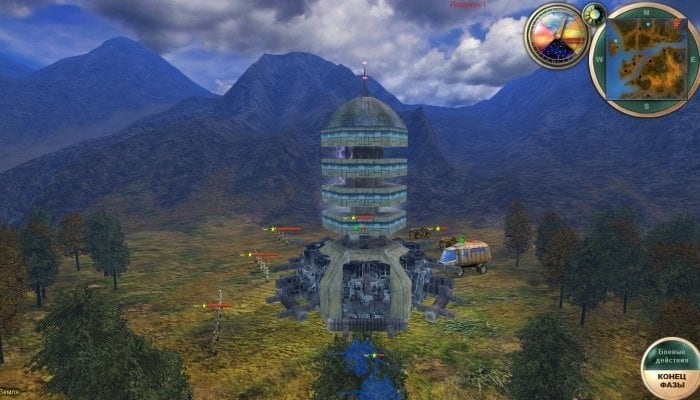700x400 pixels.
Task: Select the day-night cycle dial
Action: click(557, 36)
